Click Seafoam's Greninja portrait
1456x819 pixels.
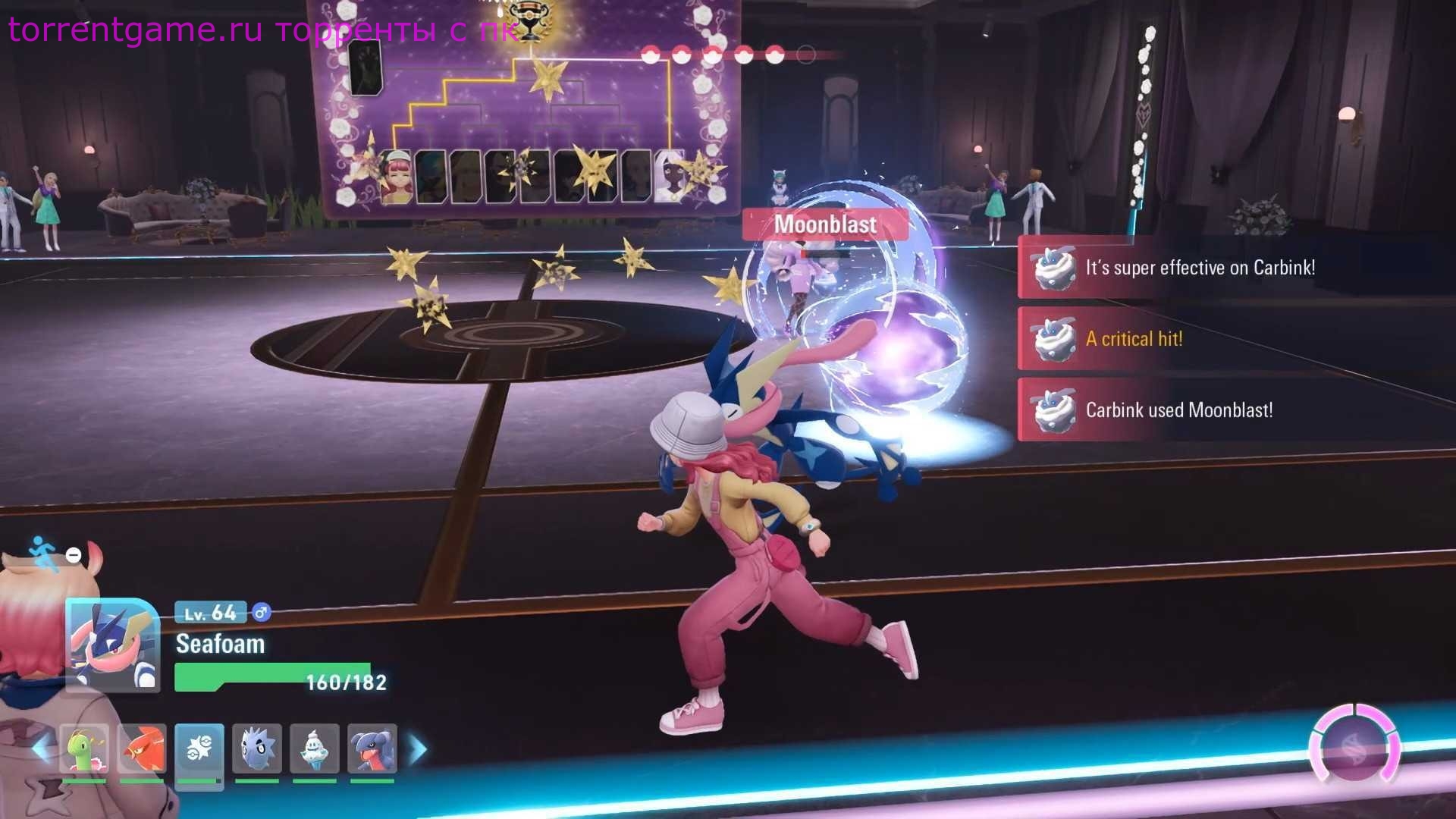[x=112, y=645]
